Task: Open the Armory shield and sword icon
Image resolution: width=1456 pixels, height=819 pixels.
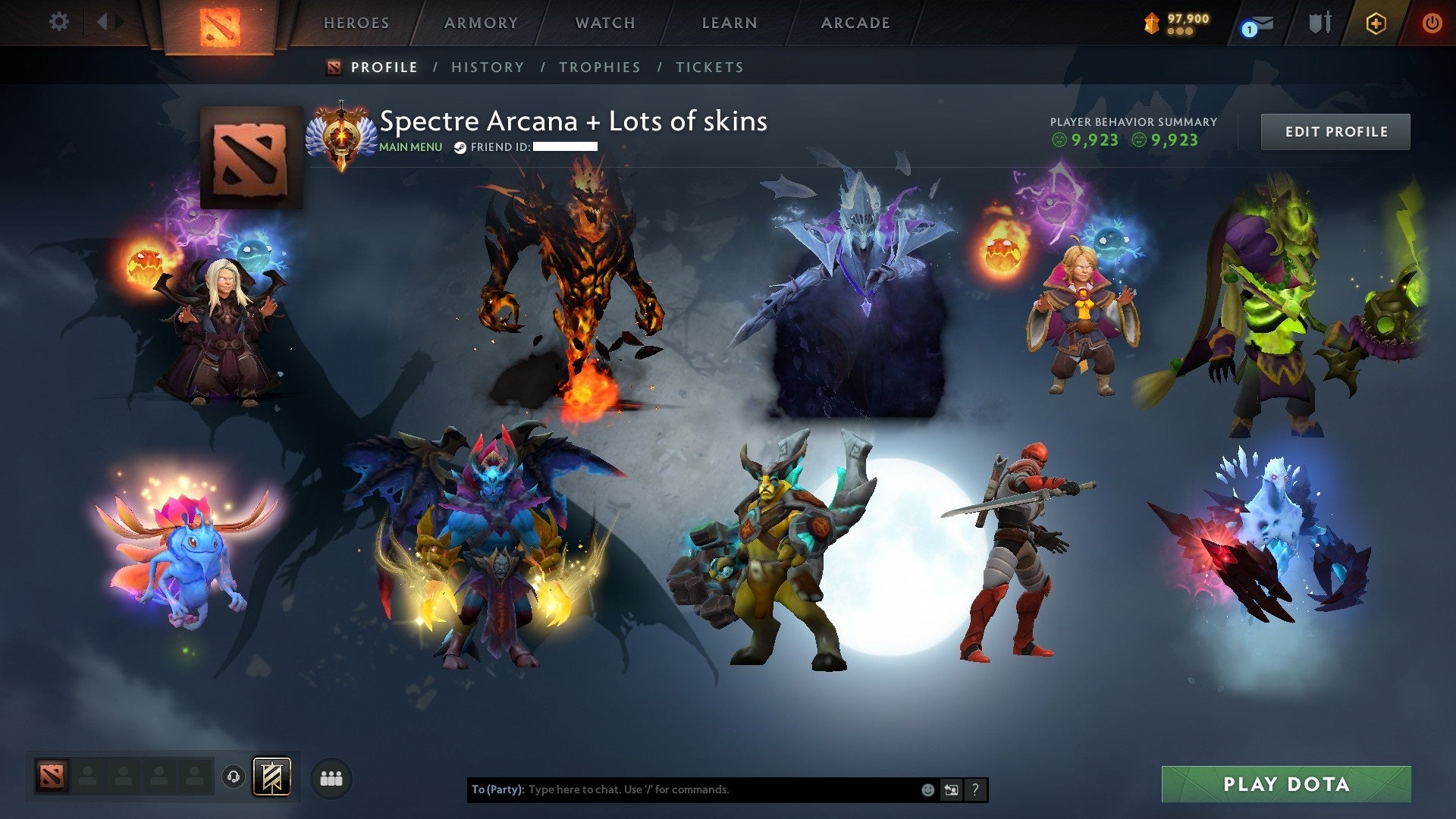Action: coord(1319,22)
